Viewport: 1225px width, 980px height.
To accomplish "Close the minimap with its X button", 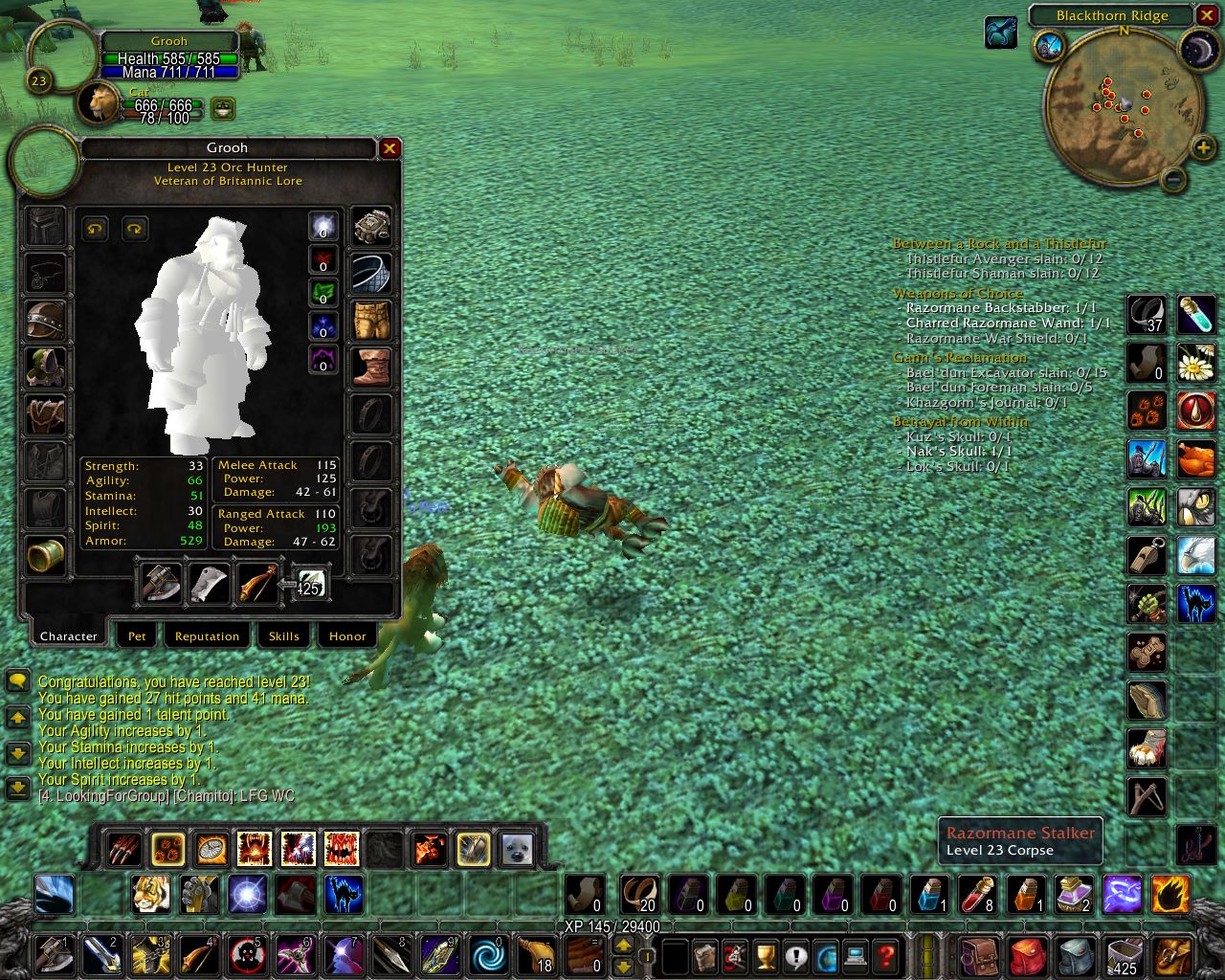I will 1207,16.
